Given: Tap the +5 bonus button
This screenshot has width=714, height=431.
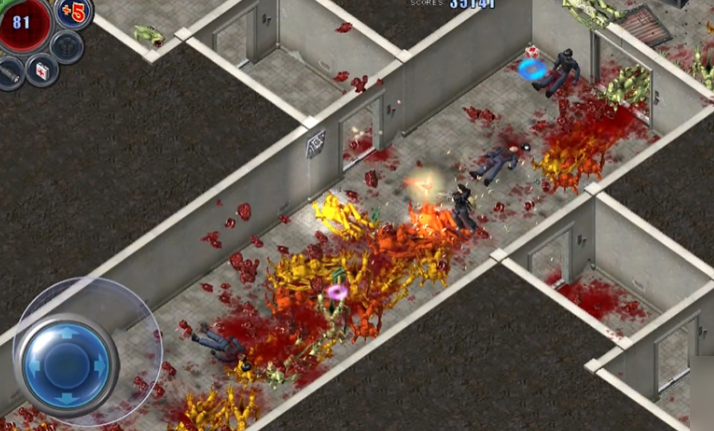Looking at the screenshot, I should pyautogui.click(x=74, y=12).
